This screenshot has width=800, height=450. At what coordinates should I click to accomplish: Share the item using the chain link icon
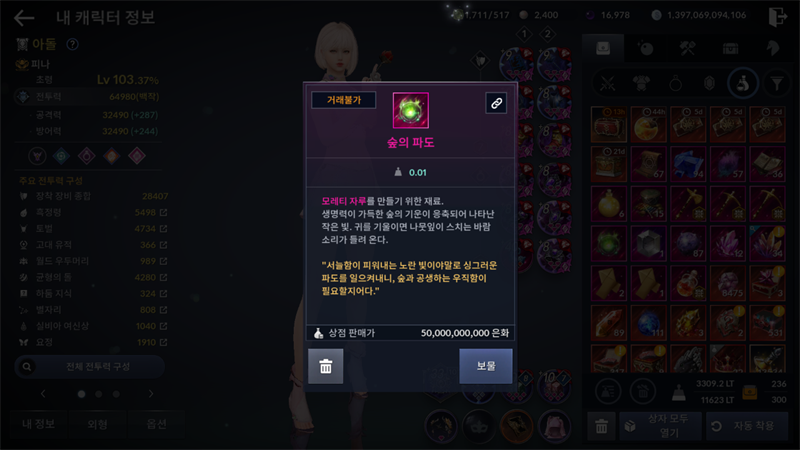(496, 103)
